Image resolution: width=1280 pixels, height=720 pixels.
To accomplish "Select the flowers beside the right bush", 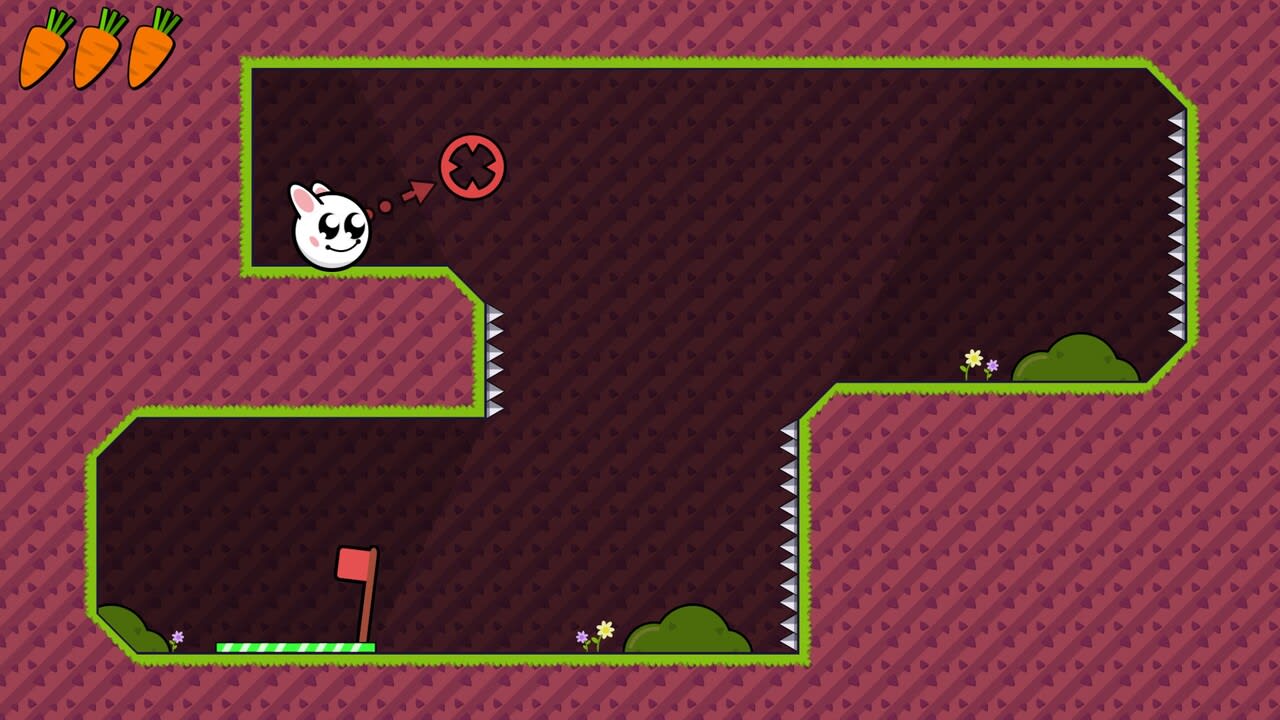I will pyautogui.click(x=980, y=362).
